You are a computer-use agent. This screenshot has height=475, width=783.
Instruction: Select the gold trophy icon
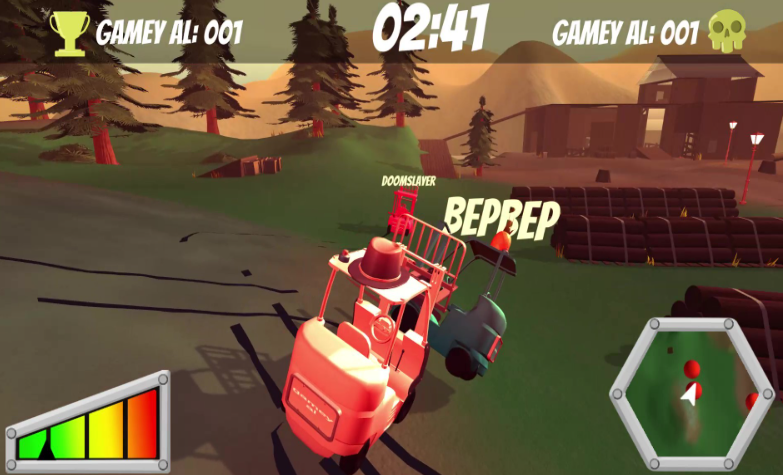click(70, 33)
